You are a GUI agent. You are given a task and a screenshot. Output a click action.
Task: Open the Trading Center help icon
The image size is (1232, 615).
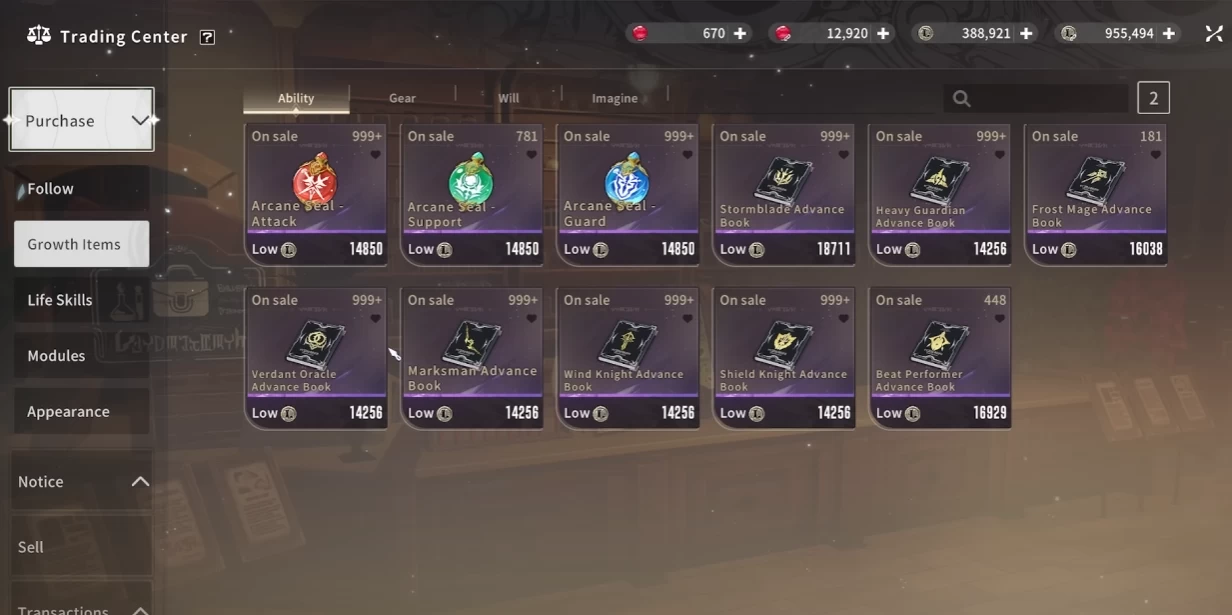(x=207, y=37)
